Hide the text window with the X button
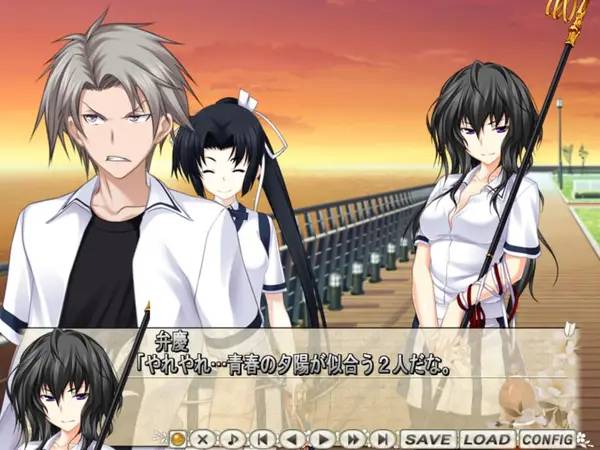Viewport: 600px width, 450px height. (x=203, y=439)
